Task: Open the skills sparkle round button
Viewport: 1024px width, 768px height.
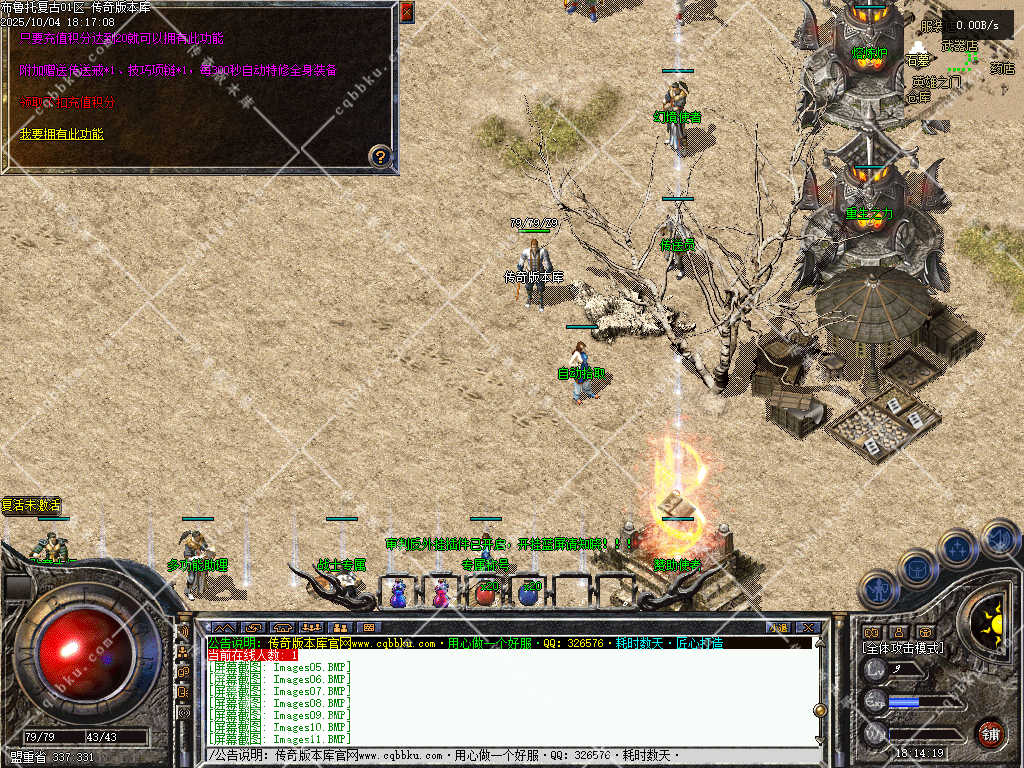Action: 957,549
